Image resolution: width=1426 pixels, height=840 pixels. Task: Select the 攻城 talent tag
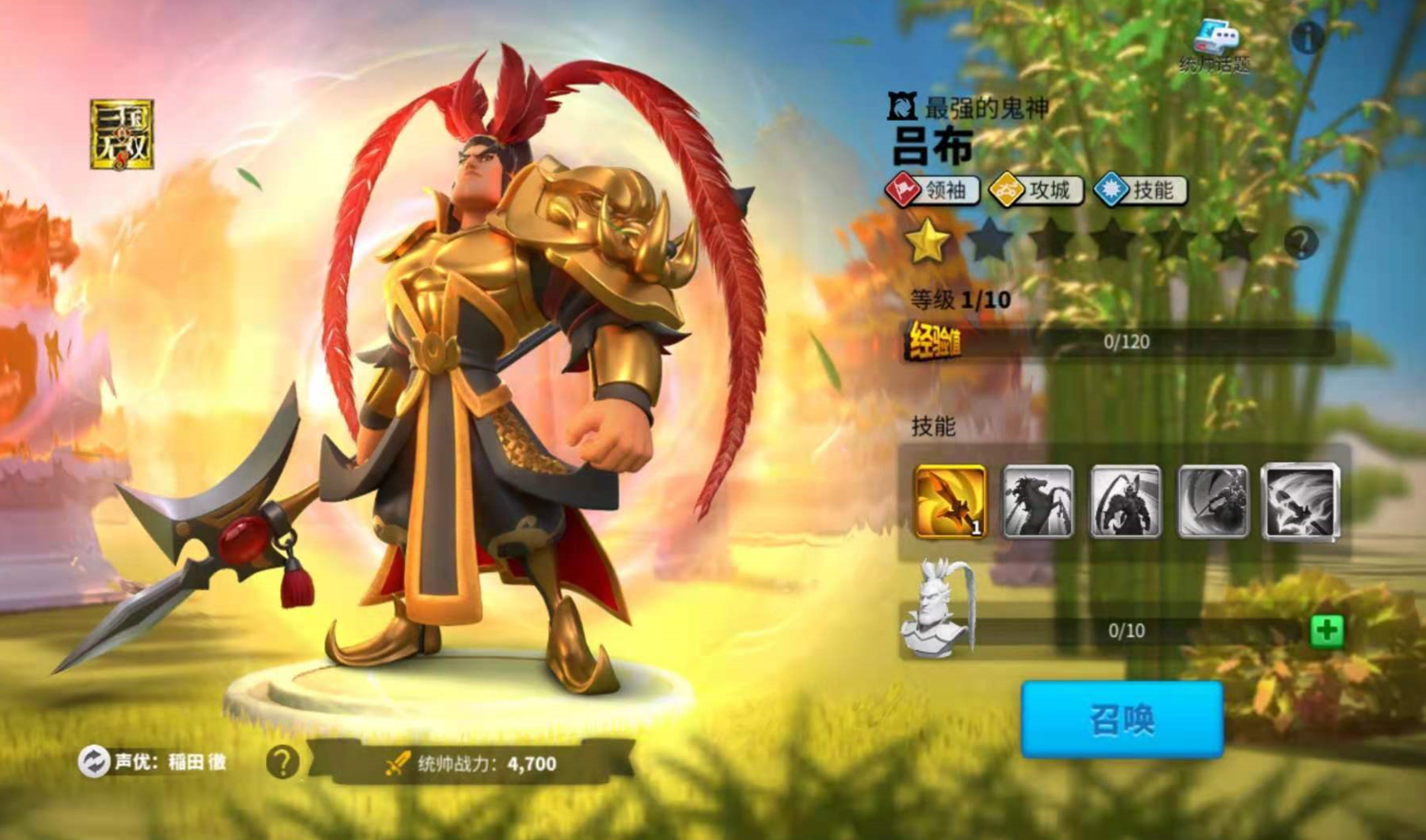coord(1036,191)
